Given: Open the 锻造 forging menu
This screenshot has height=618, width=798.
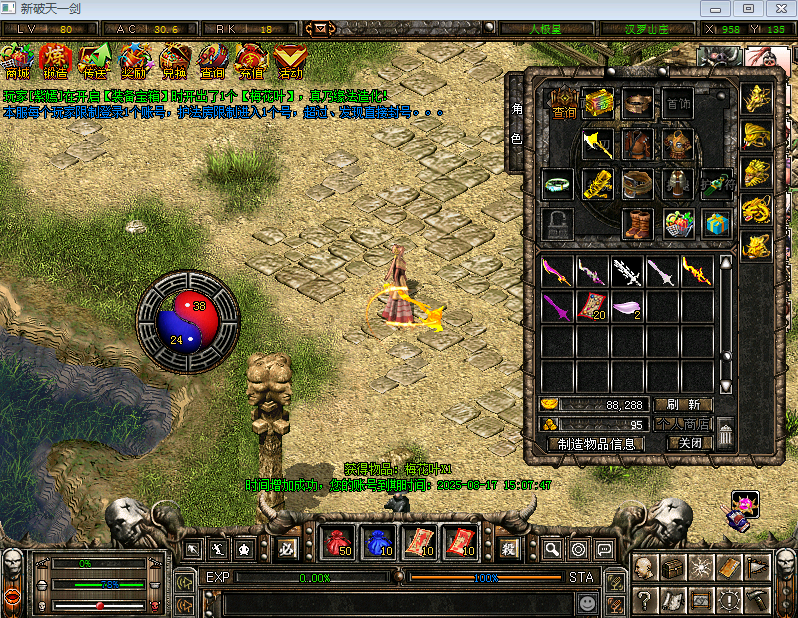Looking at the screenshot, I should [x=55, y=61].
